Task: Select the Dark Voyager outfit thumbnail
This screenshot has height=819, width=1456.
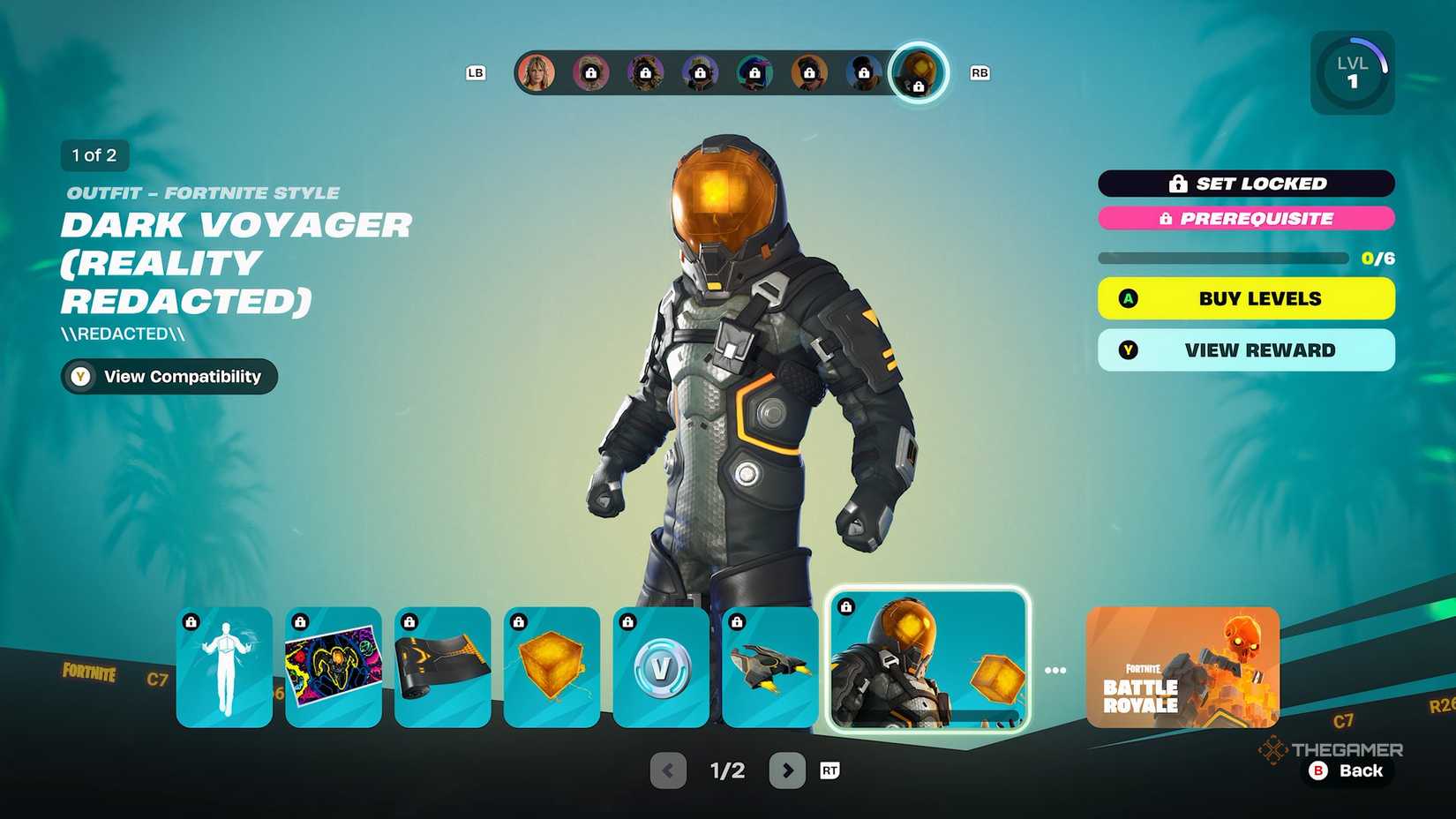Action: 927,660
